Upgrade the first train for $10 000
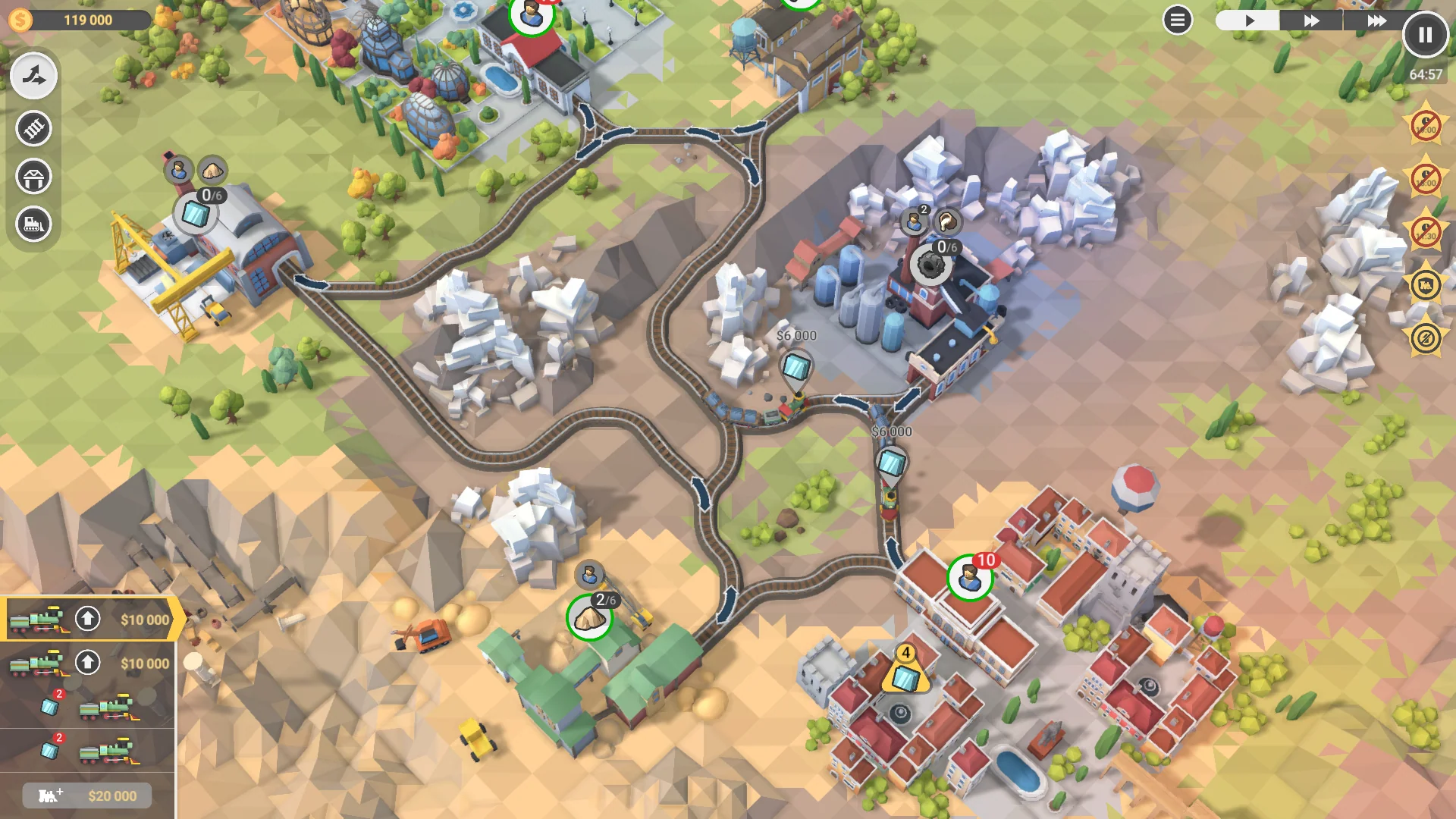This screenshot has width=1456, height=819. click(x=87, y=620)
